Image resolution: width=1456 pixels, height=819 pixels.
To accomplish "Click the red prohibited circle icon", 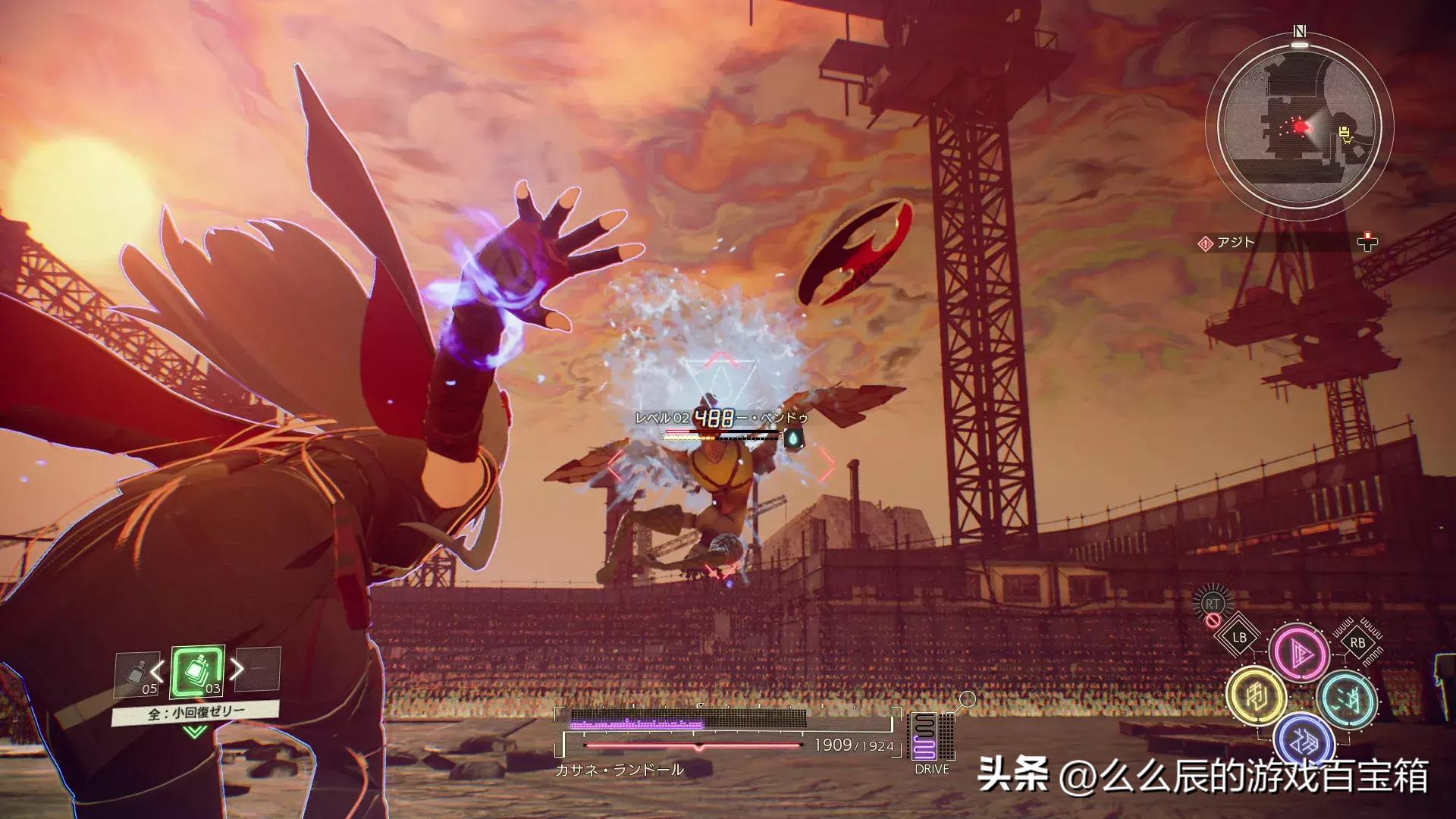I will coord(1213,620).
